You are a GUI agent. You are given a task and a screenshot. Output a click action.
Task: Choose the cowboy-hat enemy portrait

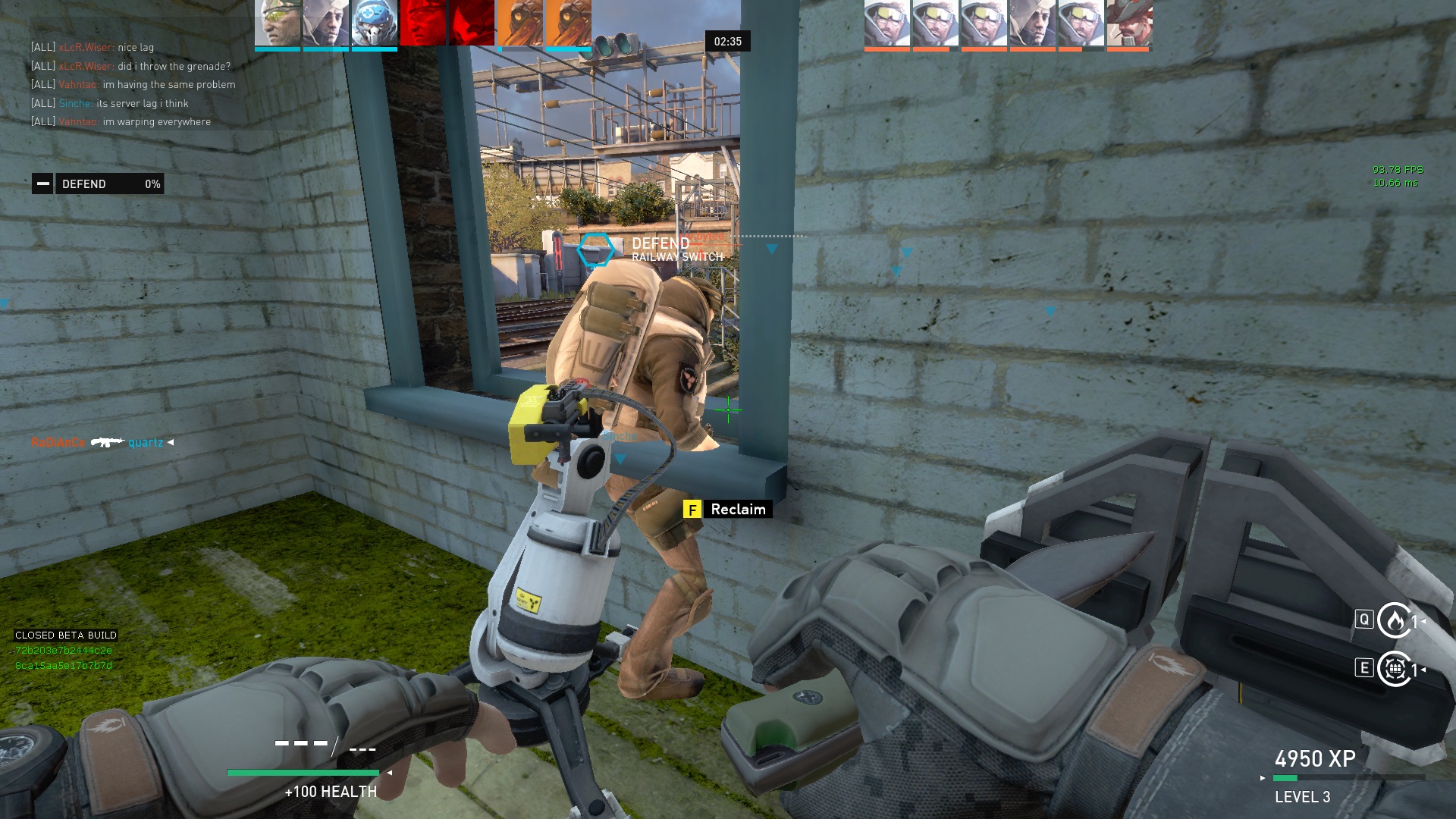coord(1129,23)
